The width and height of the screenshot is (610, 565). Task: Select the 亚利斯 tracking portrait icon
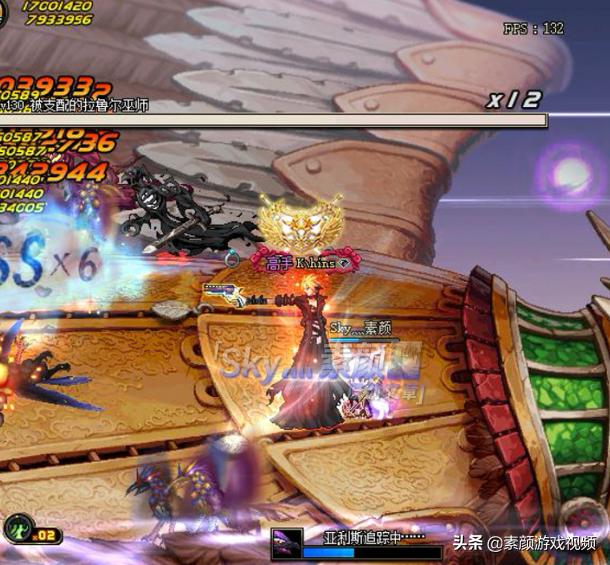pos(287,543)
